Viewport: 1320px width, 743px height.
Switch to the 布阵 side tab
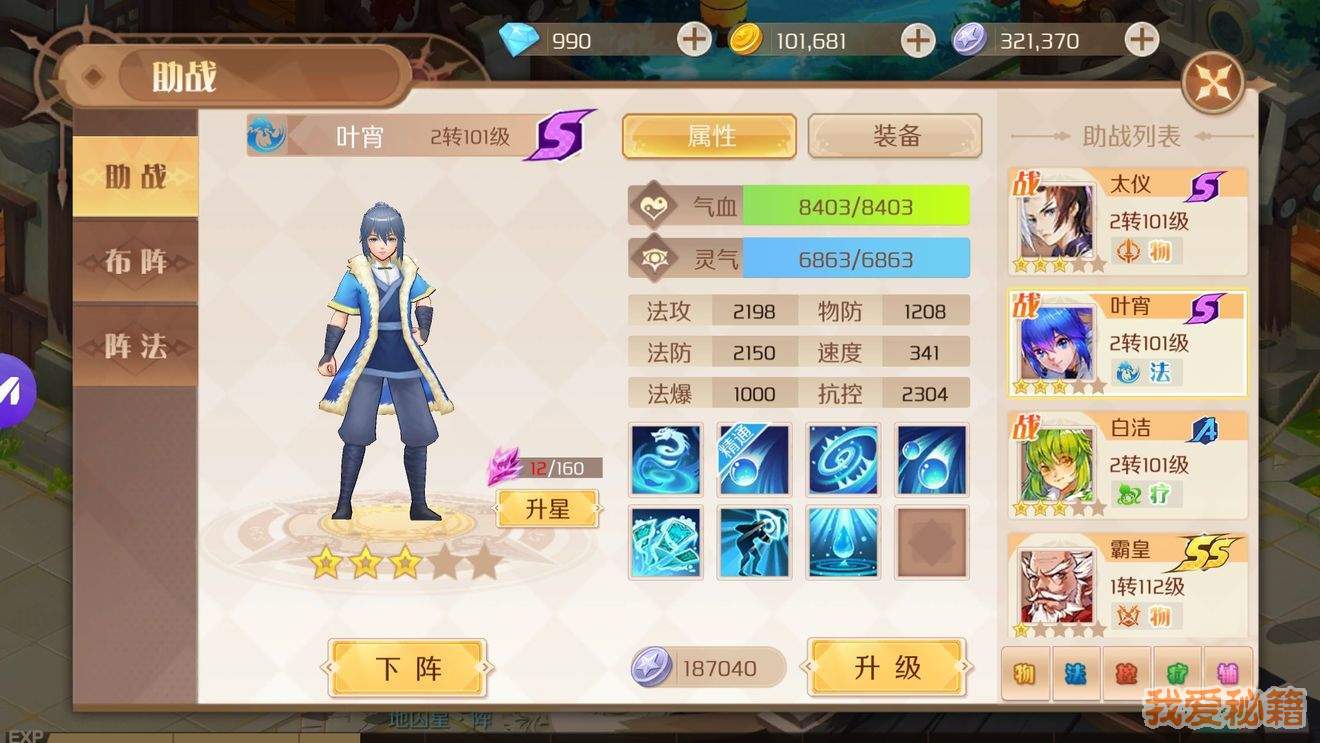point(136,262)
